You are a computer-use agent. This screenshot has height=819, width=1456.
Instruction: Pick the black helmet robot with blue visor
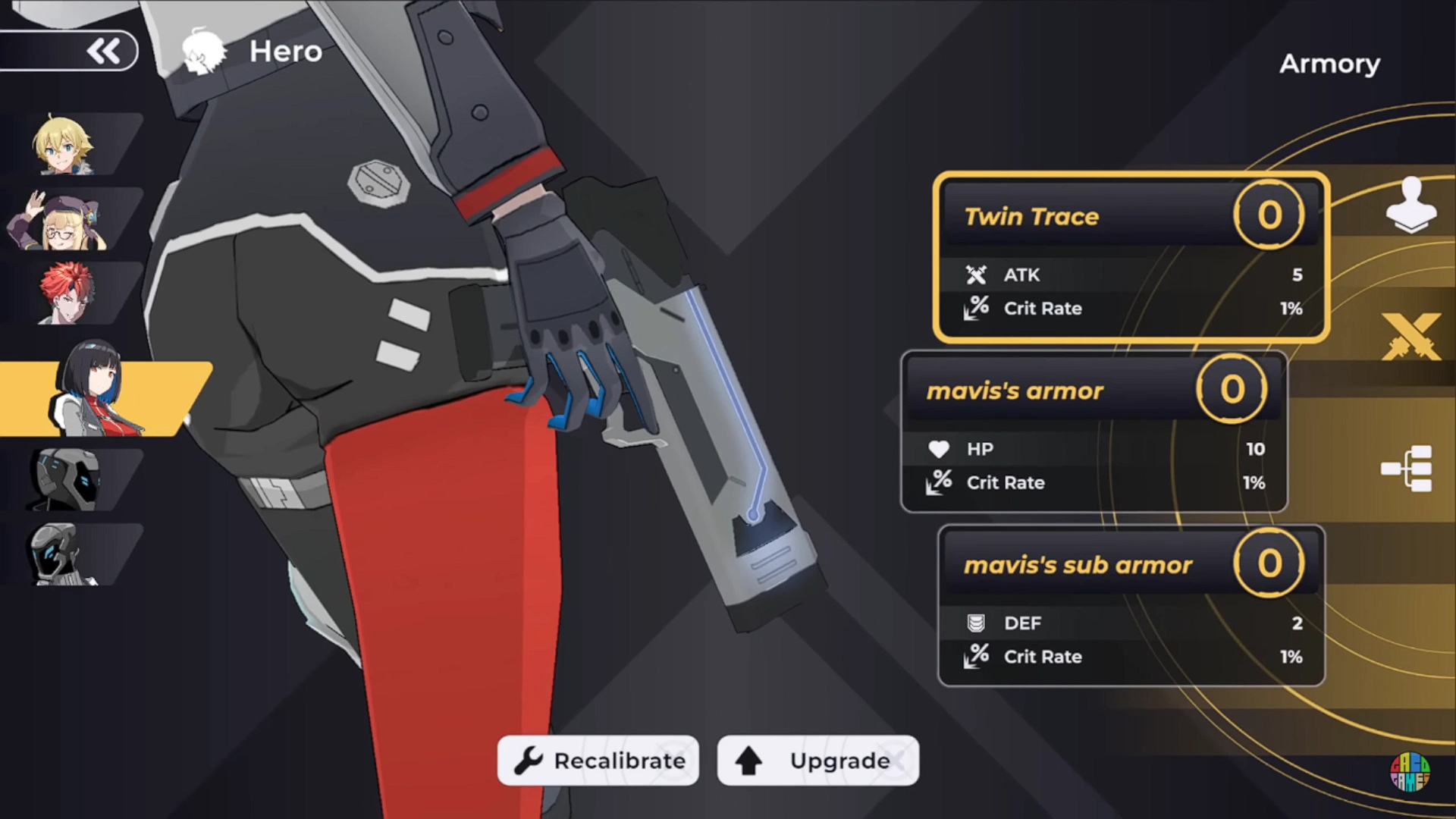click(x=67, y=479)
